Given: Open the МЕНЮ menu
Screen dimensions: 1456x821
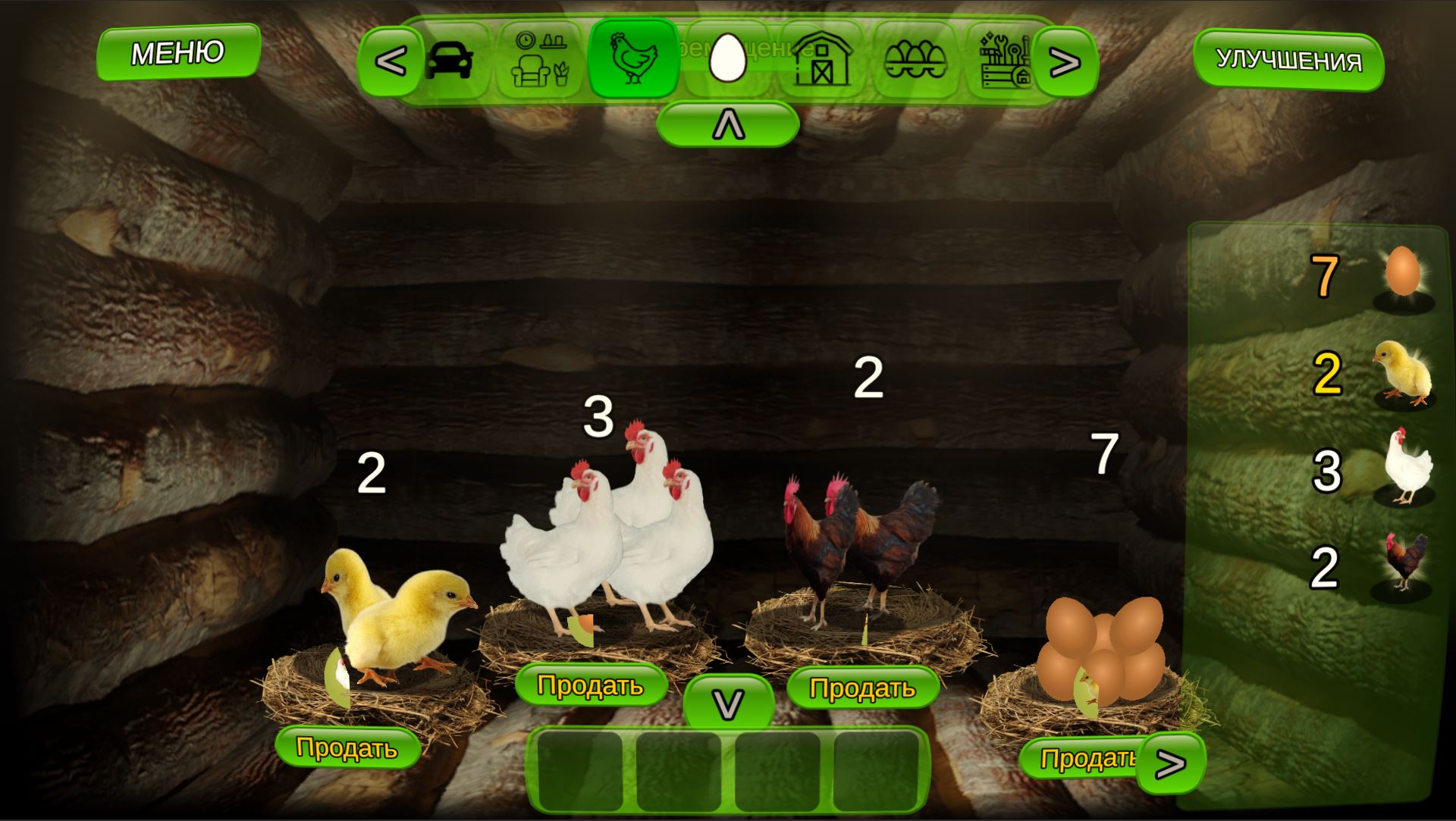Looking at the screenshot, I should coord(178,53).
